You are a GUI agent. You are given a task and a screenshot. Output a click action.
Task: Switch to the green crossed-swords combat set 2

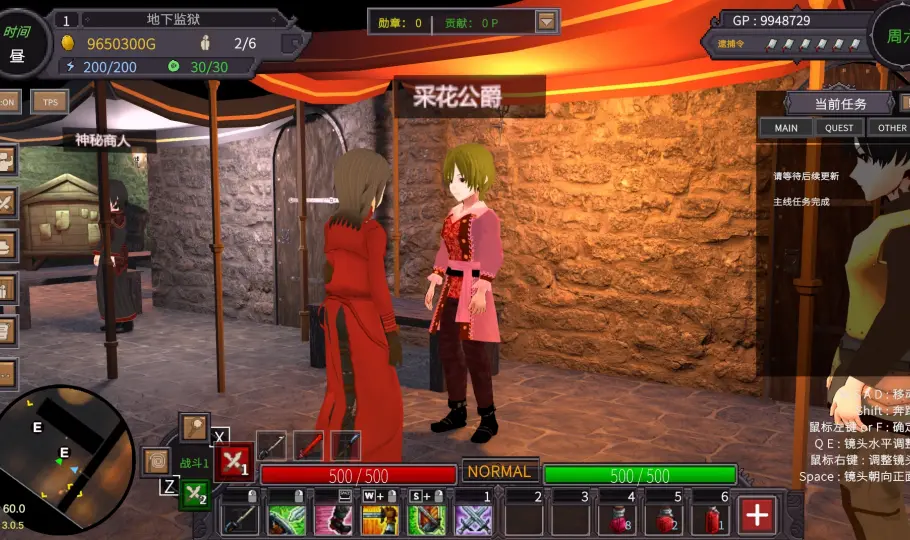pos(195,494)
